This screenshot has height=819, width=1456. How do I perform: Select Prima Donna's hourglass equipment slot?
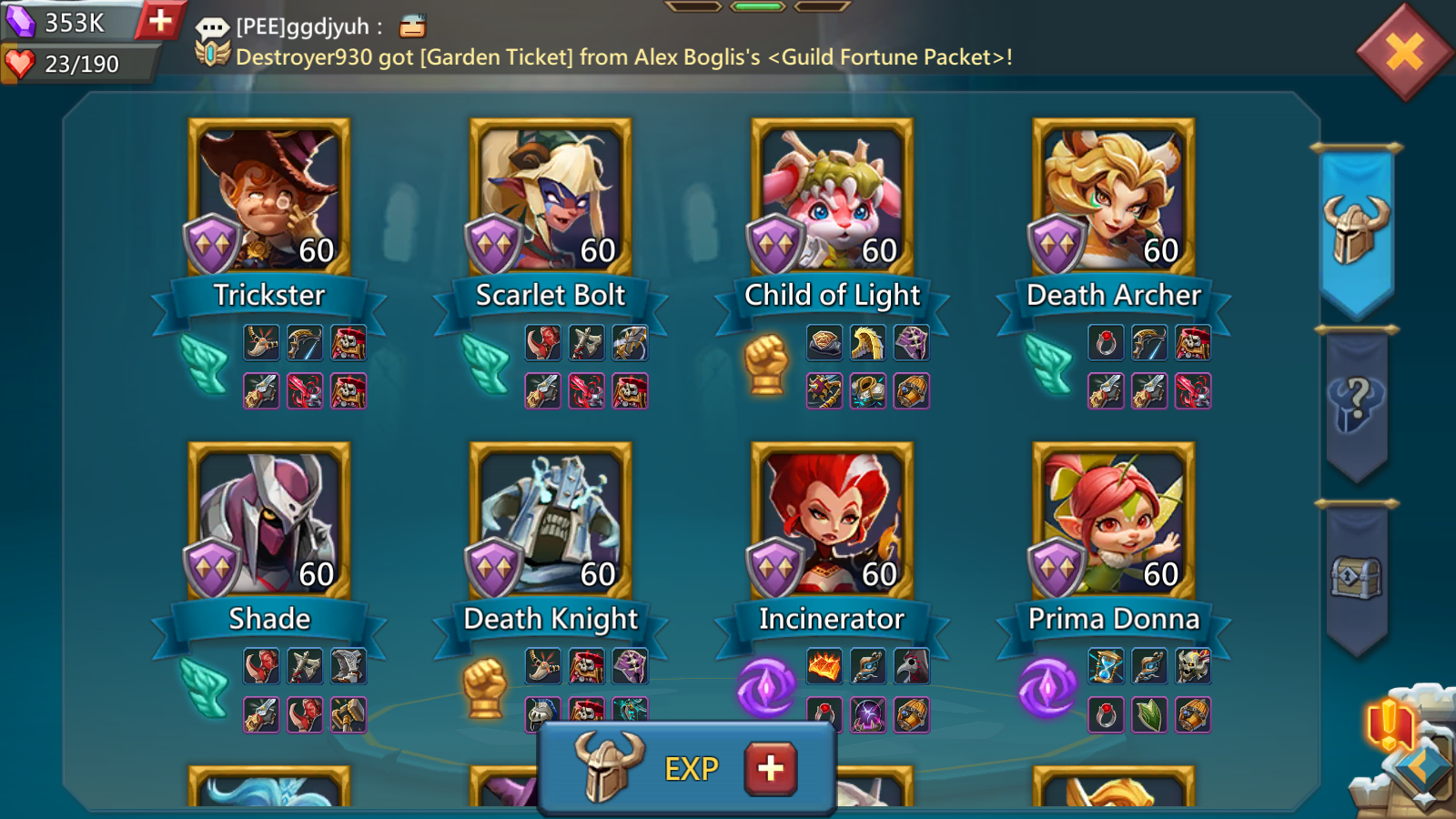[x=1106, y=667]
